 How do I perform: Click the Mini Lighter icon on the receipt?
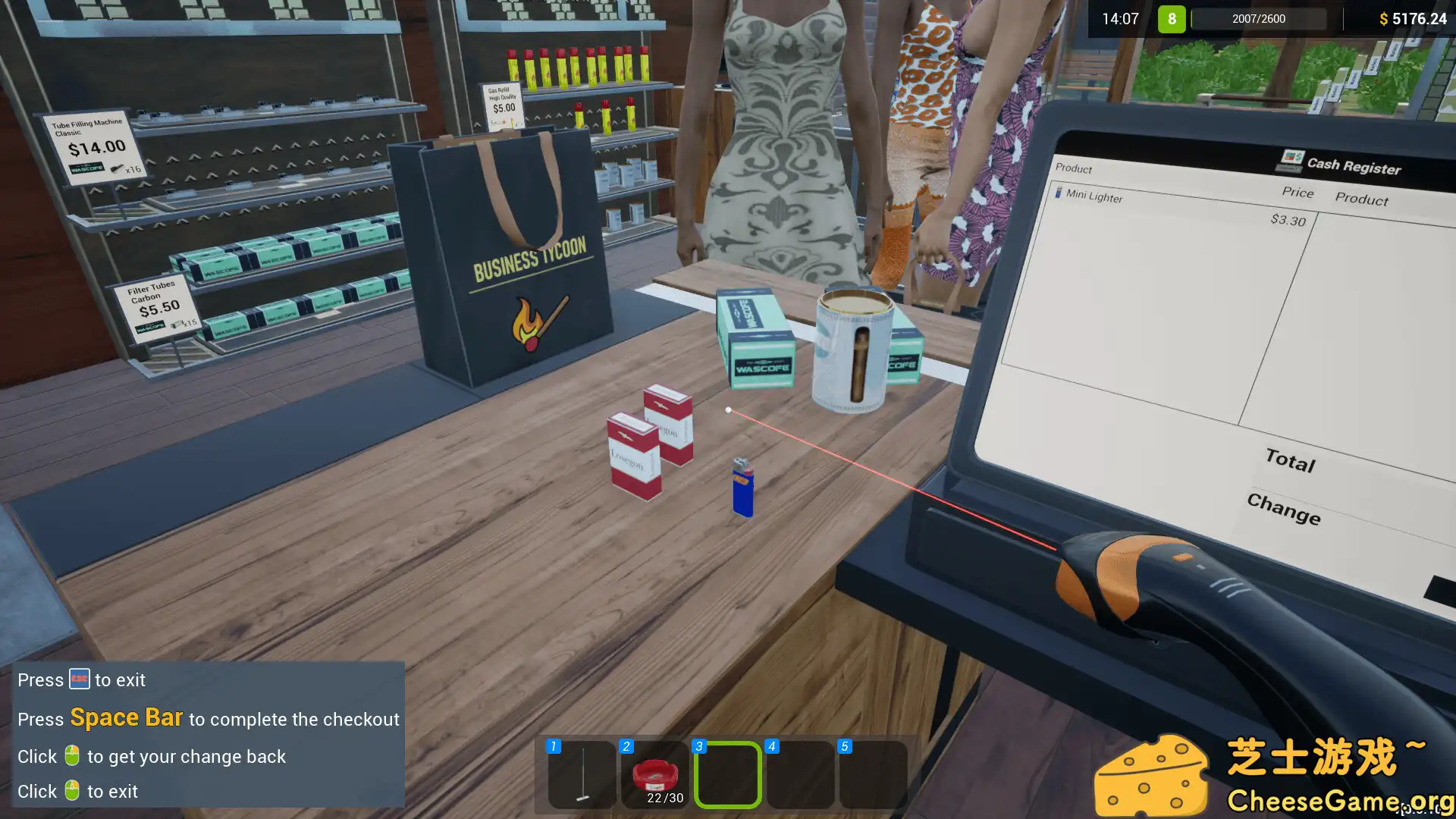click(x=1059, y=193)
